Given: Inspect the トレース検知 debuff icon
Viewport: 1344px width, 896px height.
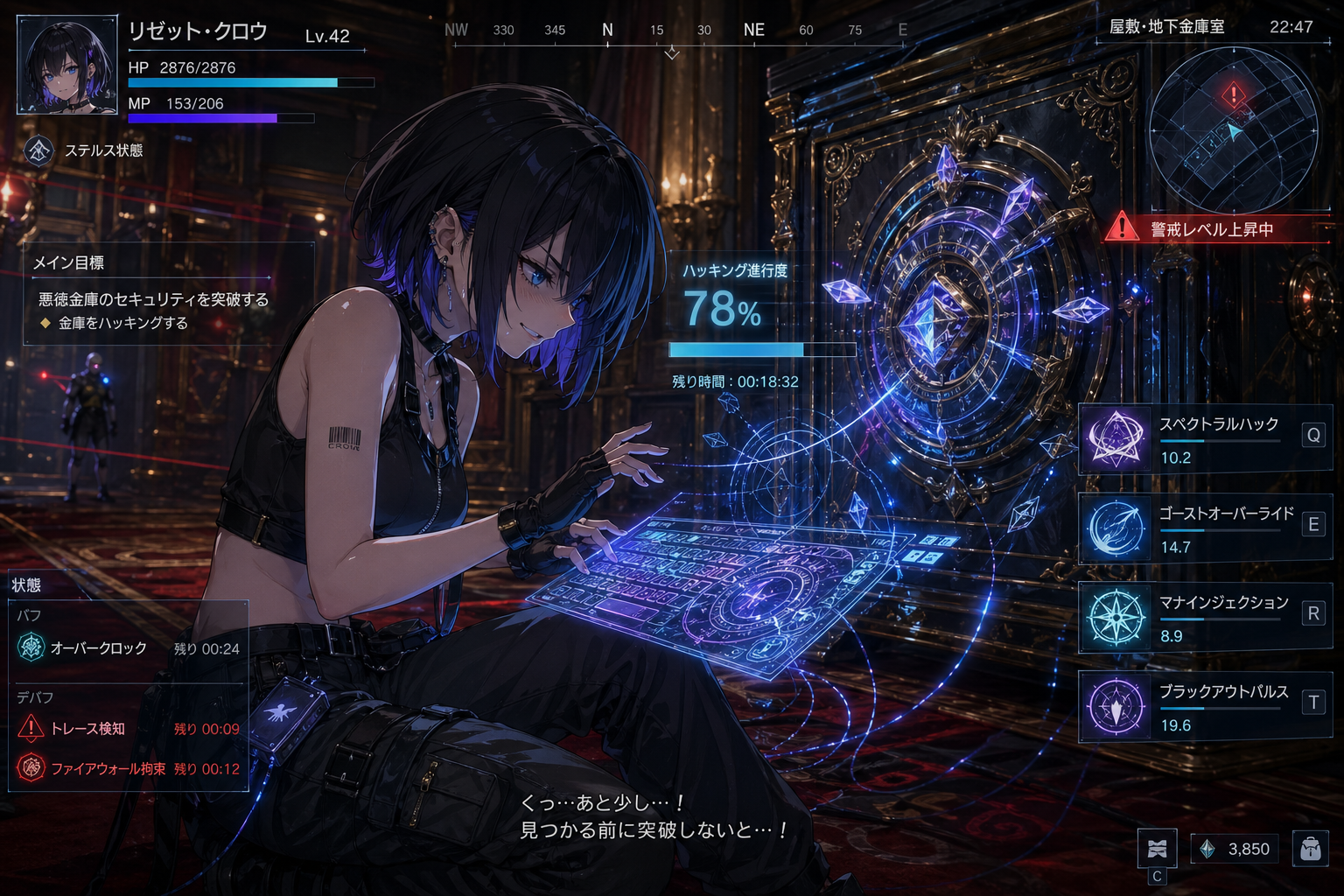Looking at the screenshot, I should tap(31, 728).
